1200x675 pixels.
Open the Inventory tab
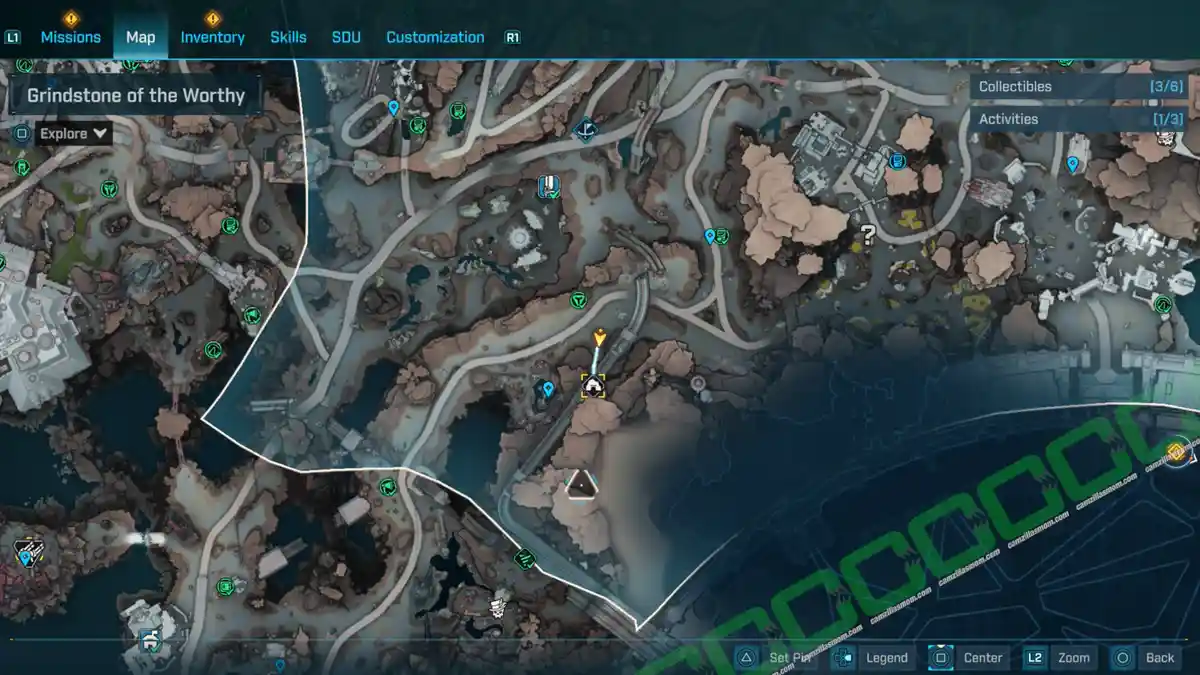(212, 37)
